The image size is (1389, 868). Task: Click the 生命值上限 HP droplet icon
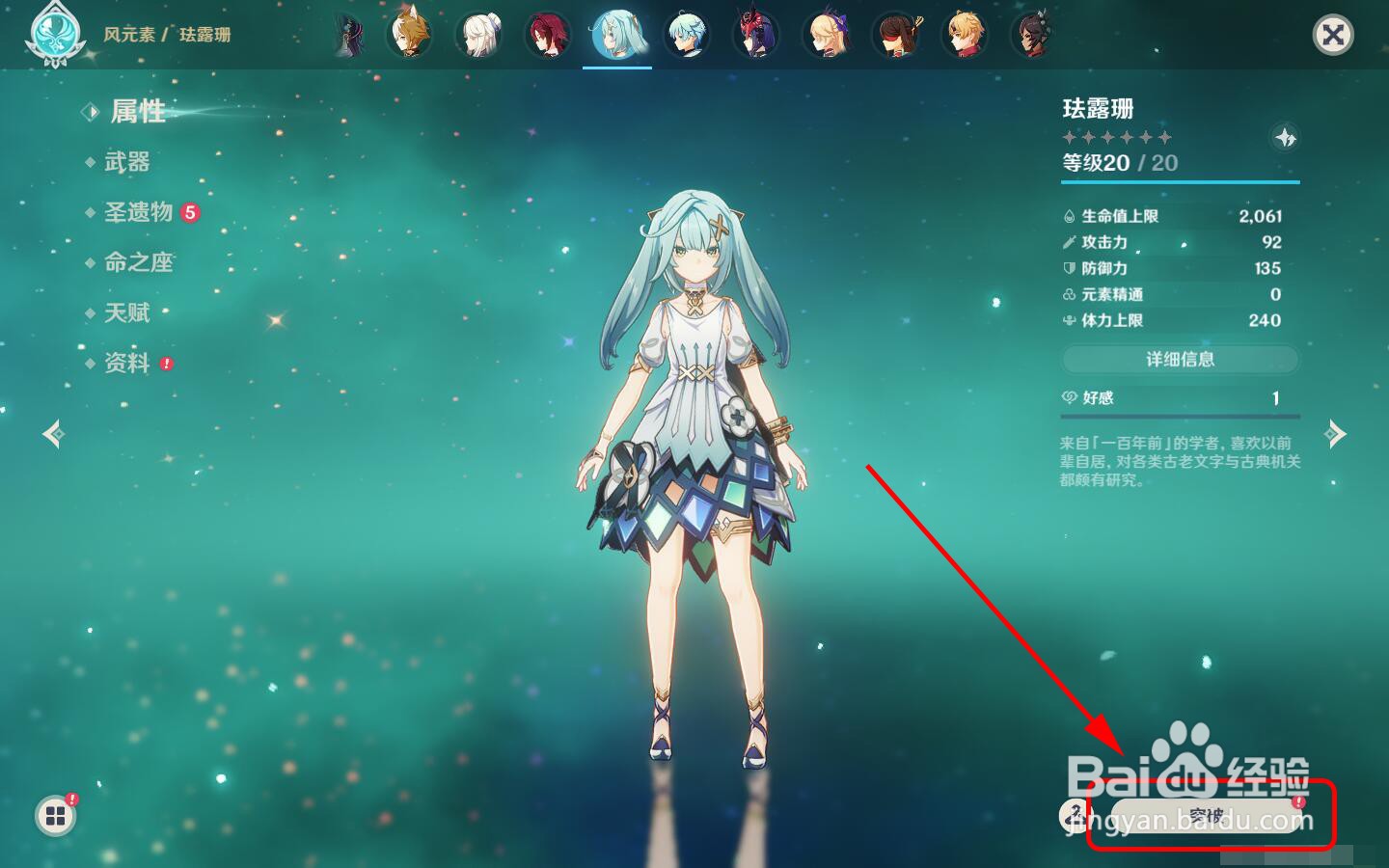[1068, 216]
